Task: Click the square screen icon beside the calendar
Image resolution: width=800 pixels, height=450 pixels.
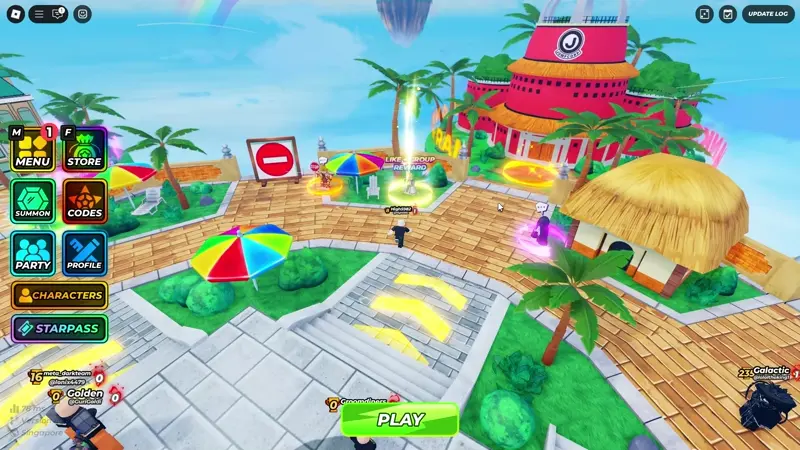Action: click(705, 14)
